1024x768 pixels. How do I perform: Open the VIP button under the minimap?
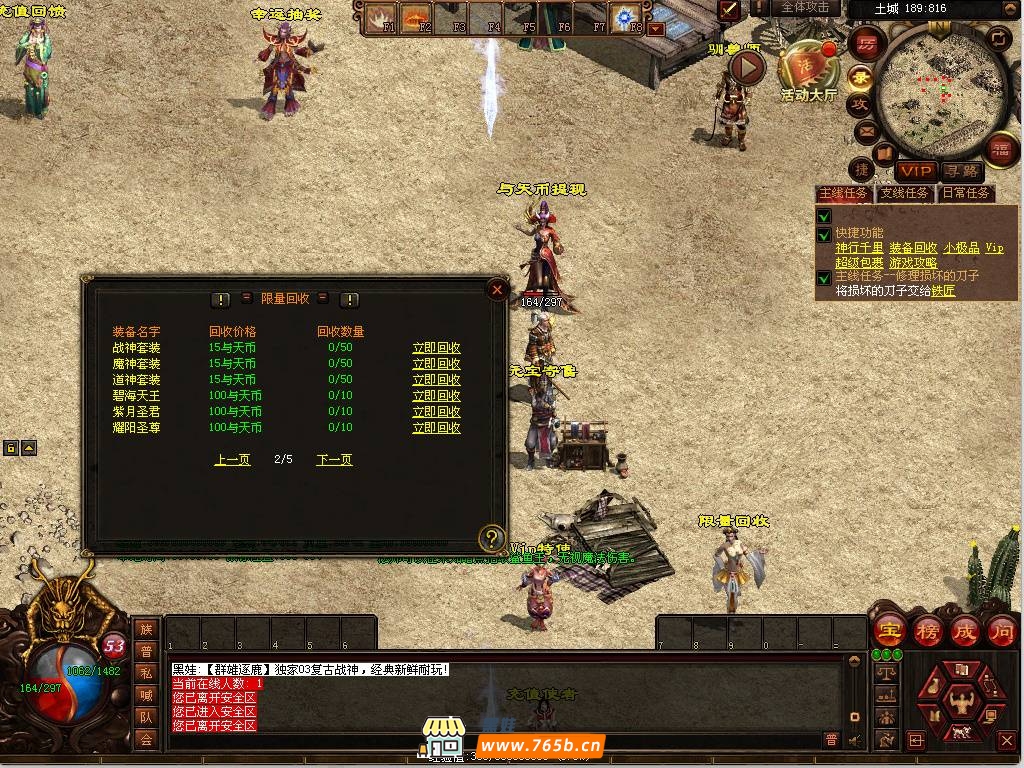tap(915, 171)
